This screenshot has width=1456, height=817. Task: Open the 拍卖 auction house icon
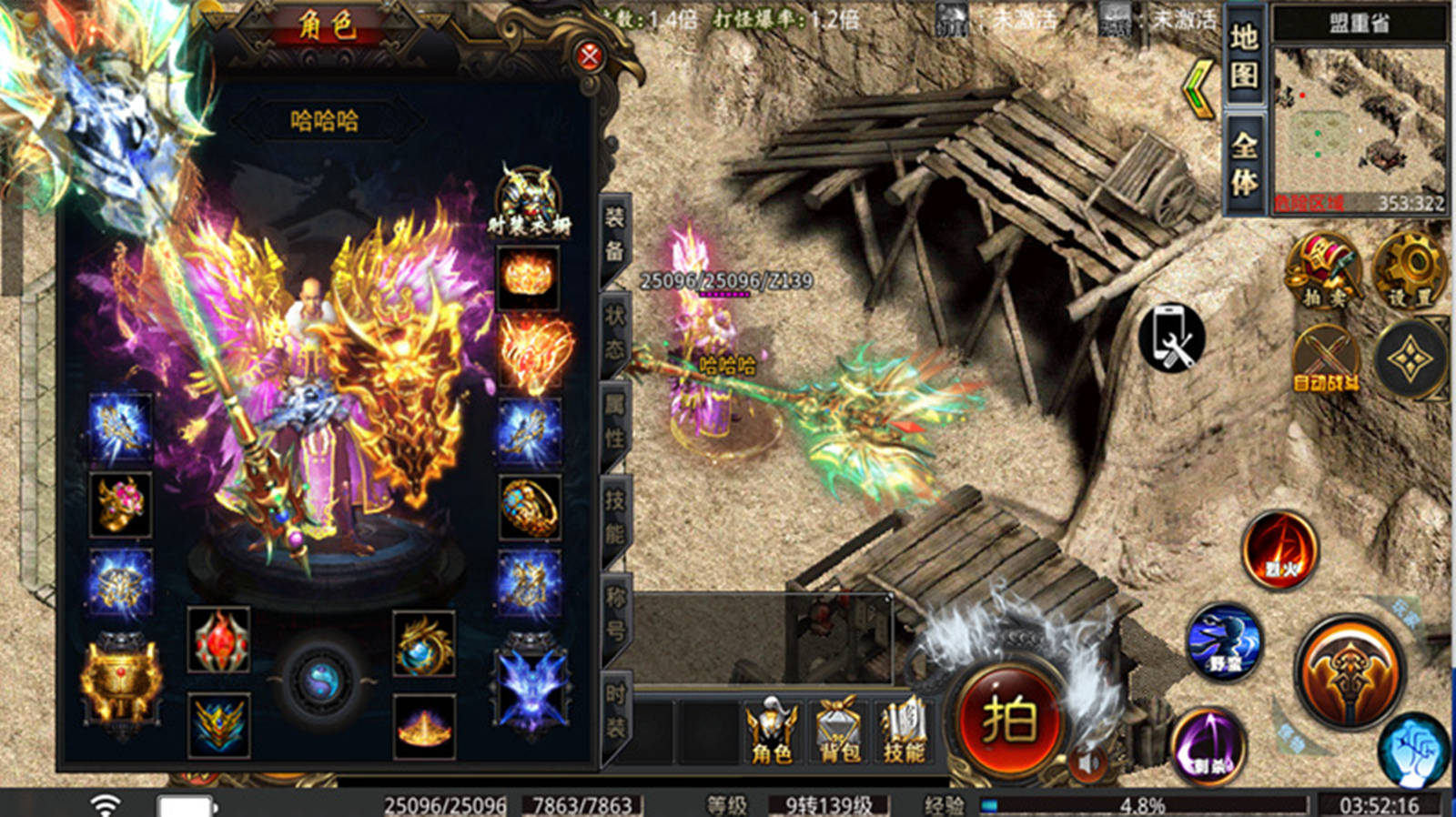(1323, 270)
